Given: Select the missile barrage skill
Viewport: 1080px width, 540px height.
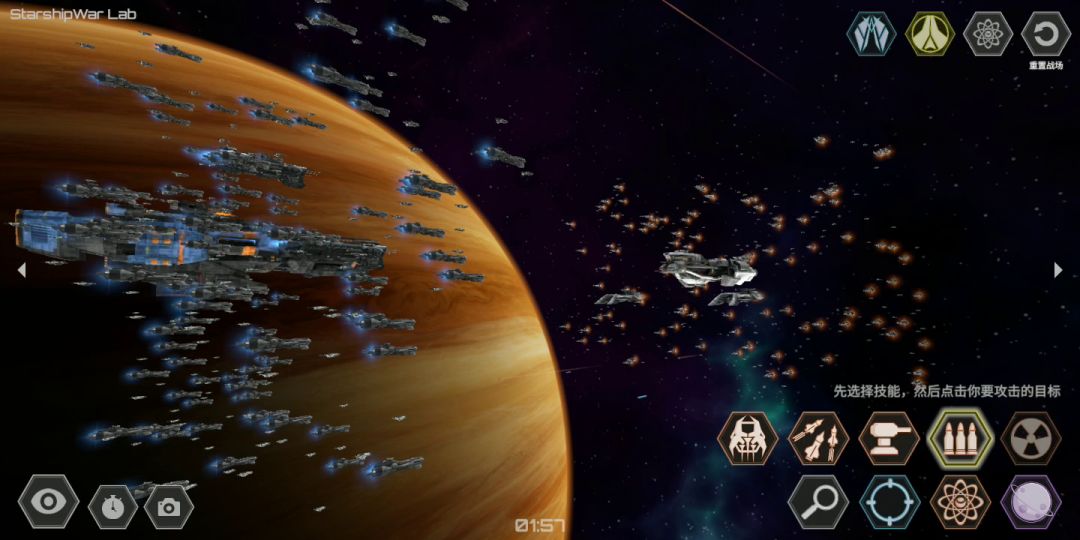Looking at the screenshot, I should point(818,438).
